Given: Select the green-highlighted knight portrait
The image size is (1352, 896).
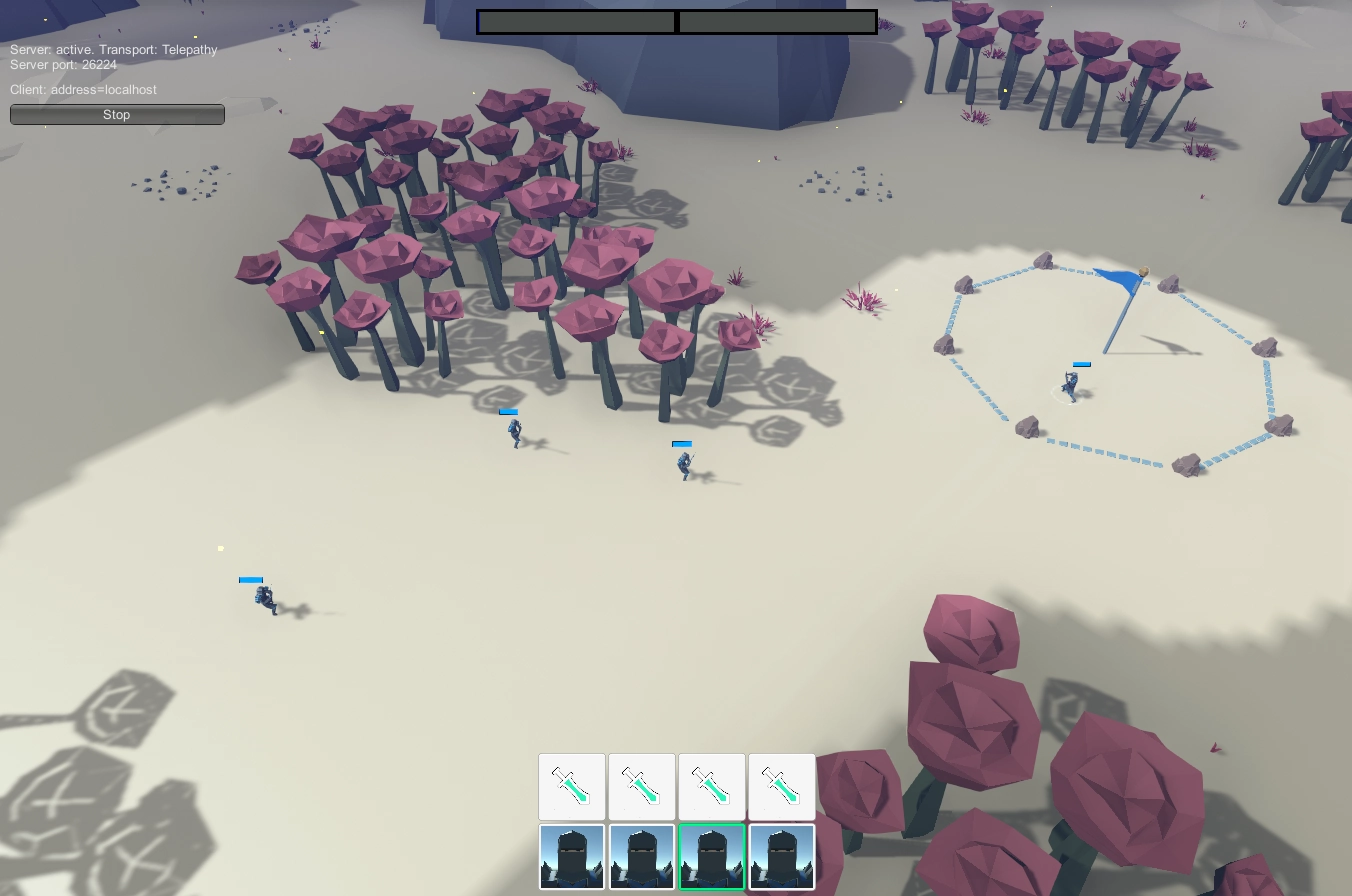Looking at the screenshot, I should (711, 857).
